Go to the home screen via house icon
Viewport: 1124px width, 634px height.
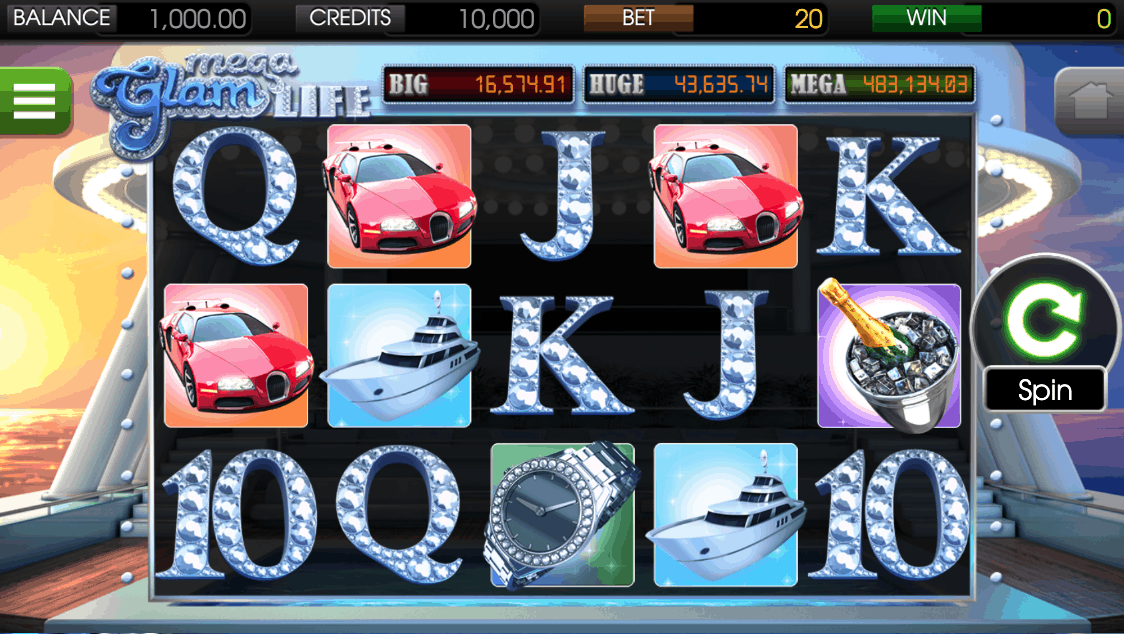pos(1090,102)
